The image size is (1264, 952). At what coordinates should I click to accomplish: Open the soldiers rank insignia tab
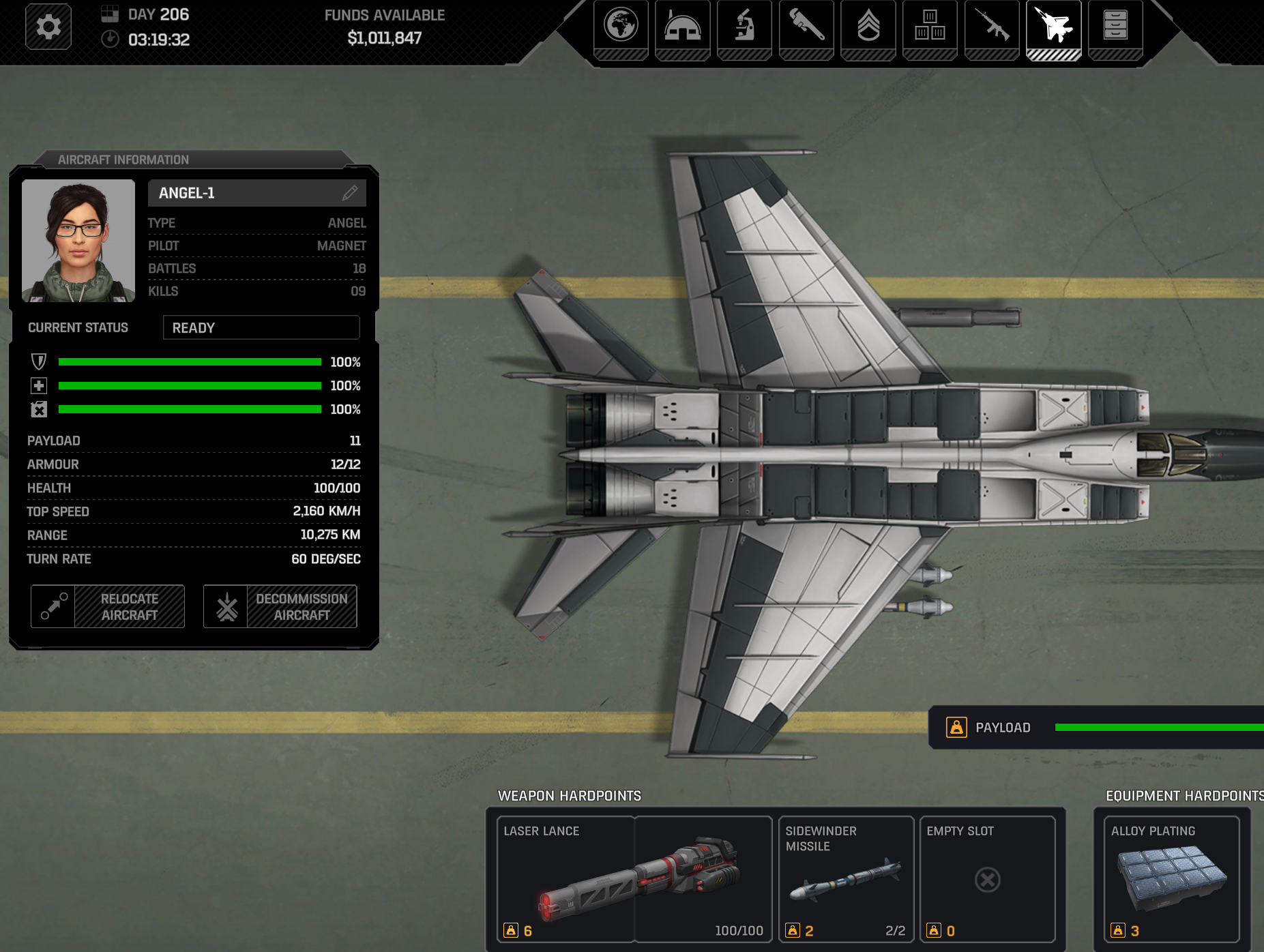pyautogui.click(x=868, y=27)
